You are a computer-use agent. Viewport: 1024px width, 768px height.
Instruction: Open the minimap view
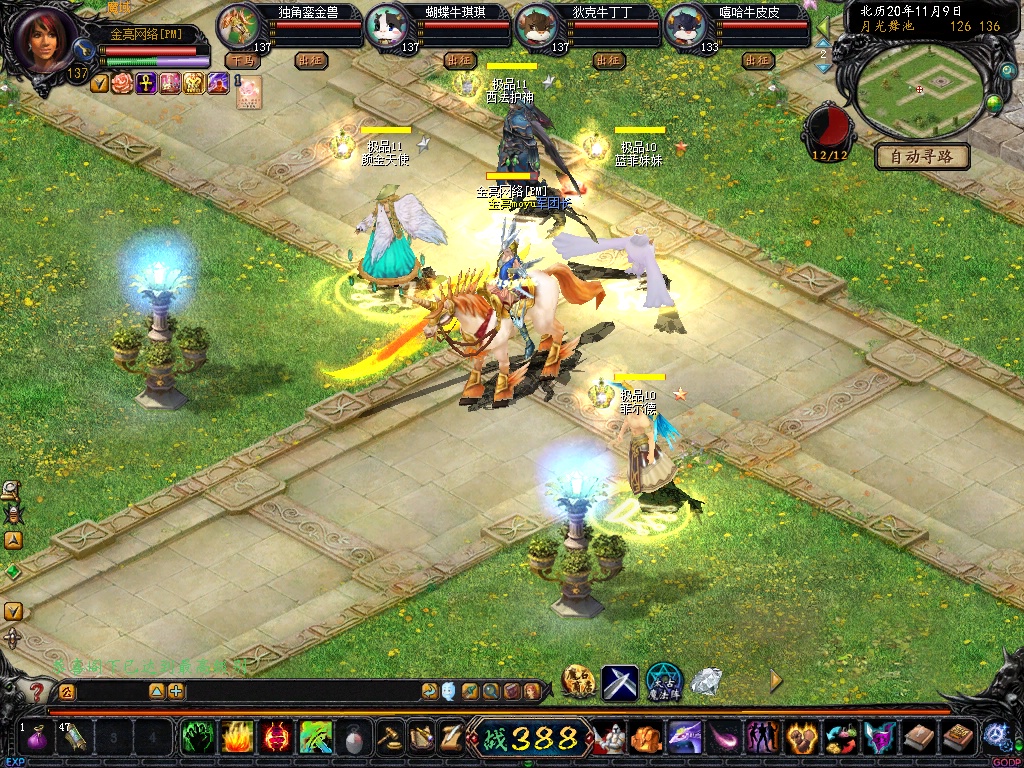(x=919, y=88)
